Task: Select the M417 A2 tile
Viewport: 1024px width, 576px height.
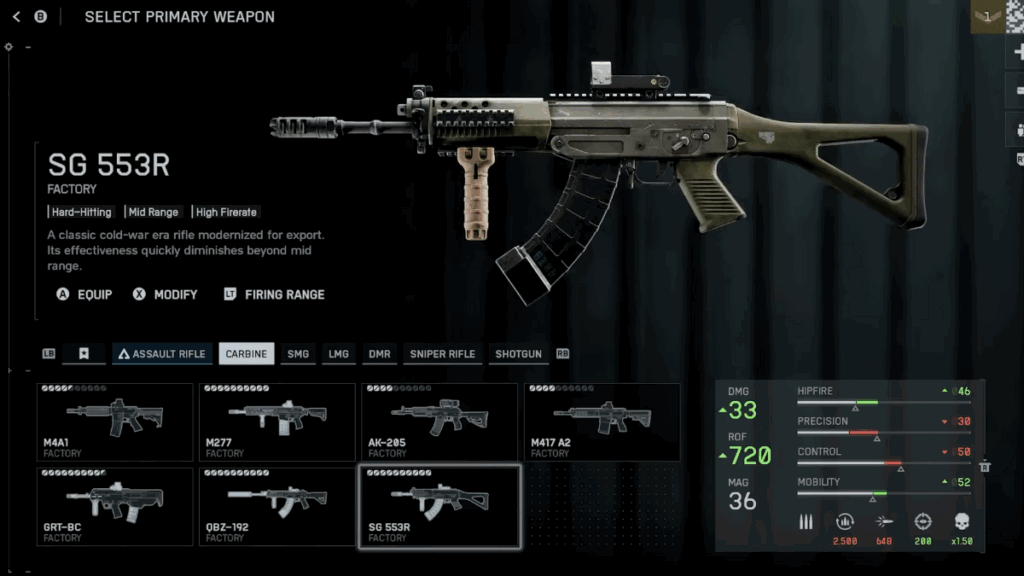Action: 602,421
